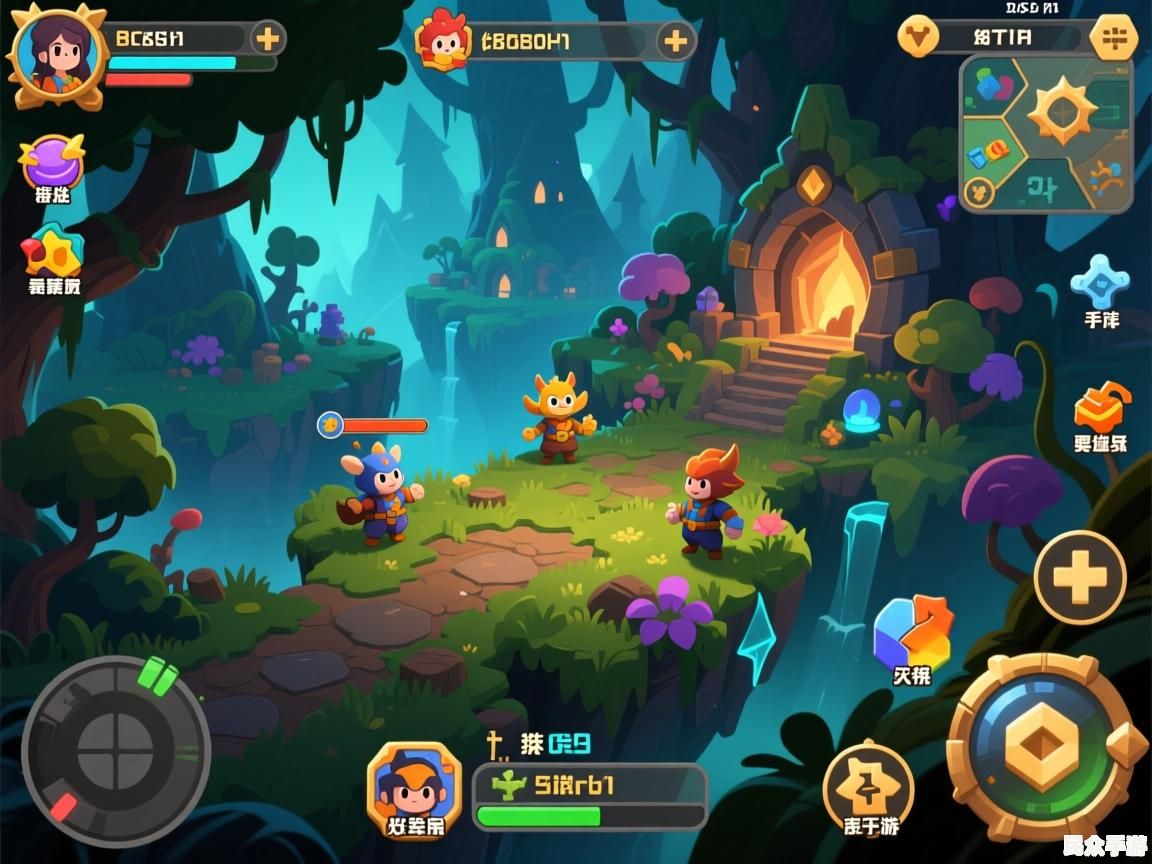Click the plus button on the top center bar
The height and width of the screenshot is (864, 1152).
(676, 41)
